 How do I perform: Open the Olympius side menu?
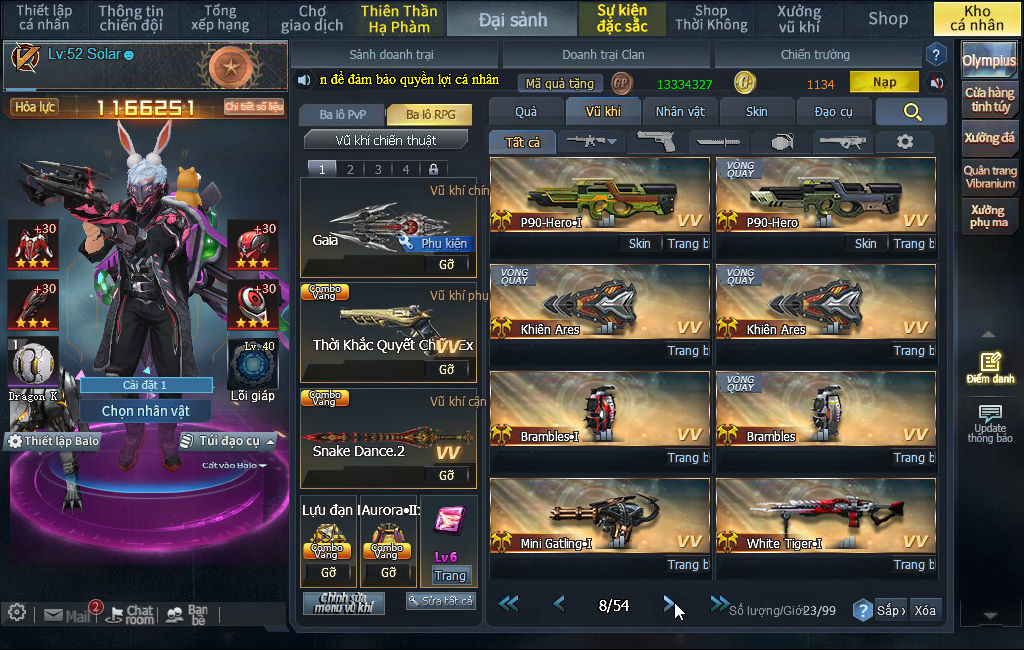click(989, 60)
